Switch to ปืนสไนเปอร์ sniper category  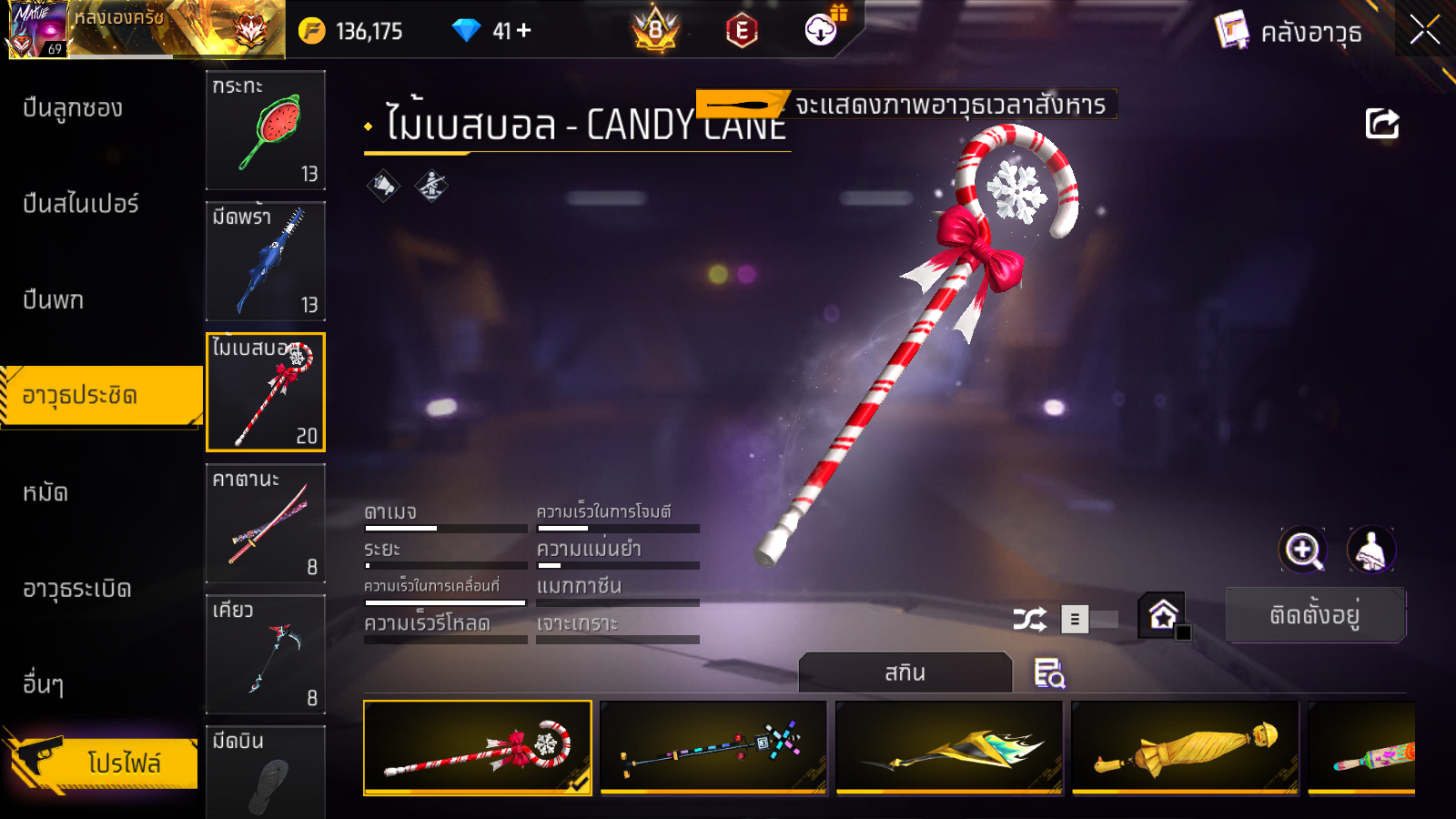pyautogui.click(x=81, y=204)
